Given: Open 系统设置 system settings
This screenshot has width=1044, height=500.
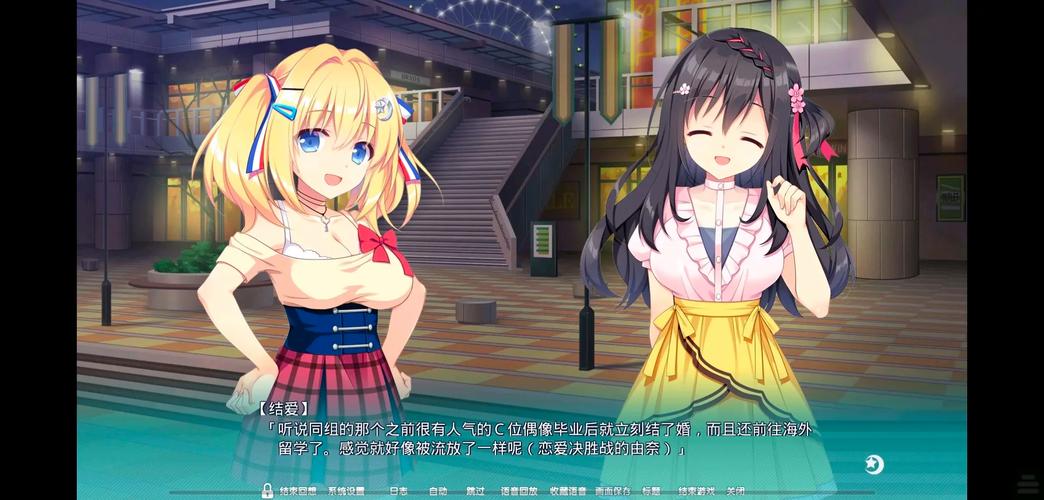Looking at the screenshot, I should [x=346, y=492].
